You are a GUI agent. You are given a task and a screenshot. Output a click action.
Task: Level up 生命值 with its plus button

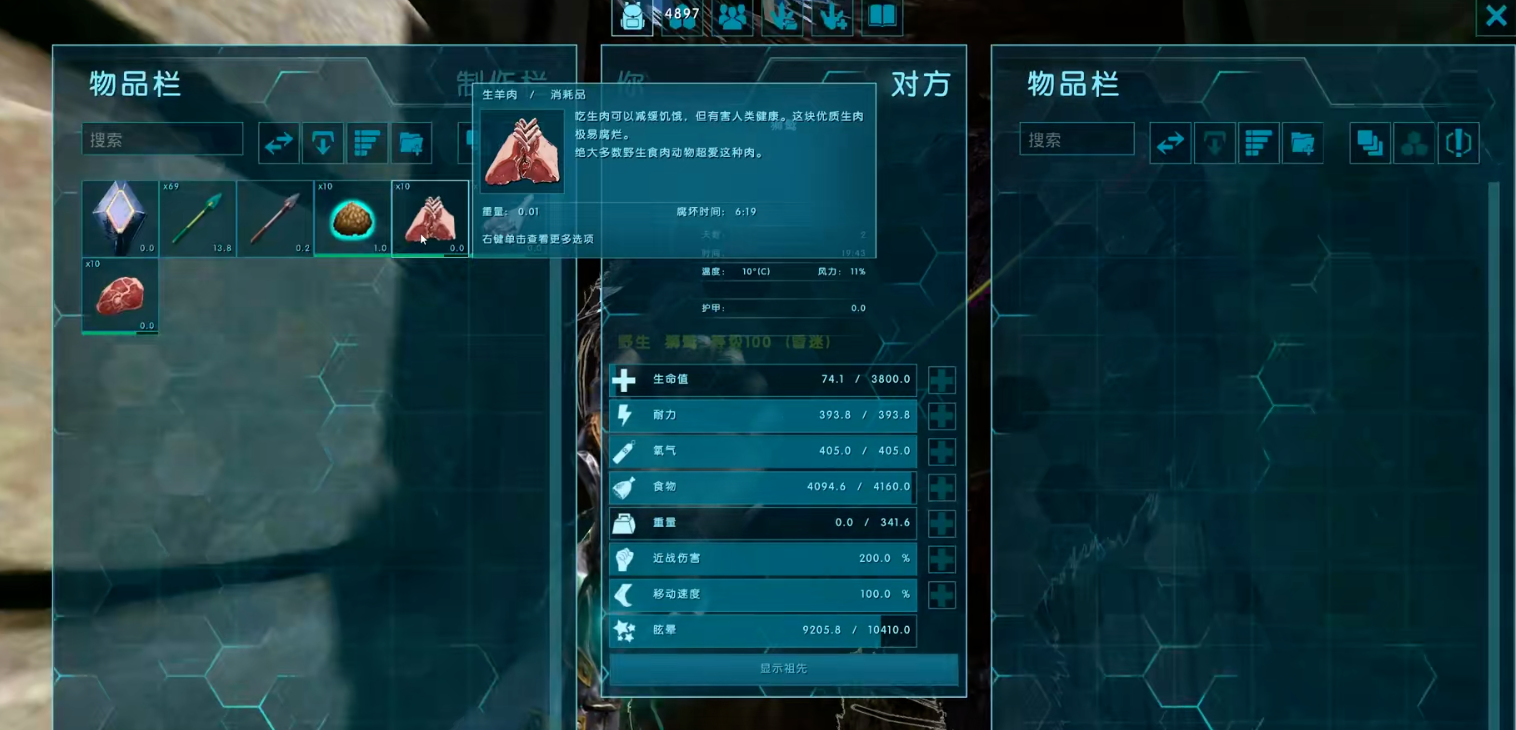click(941, 380)
